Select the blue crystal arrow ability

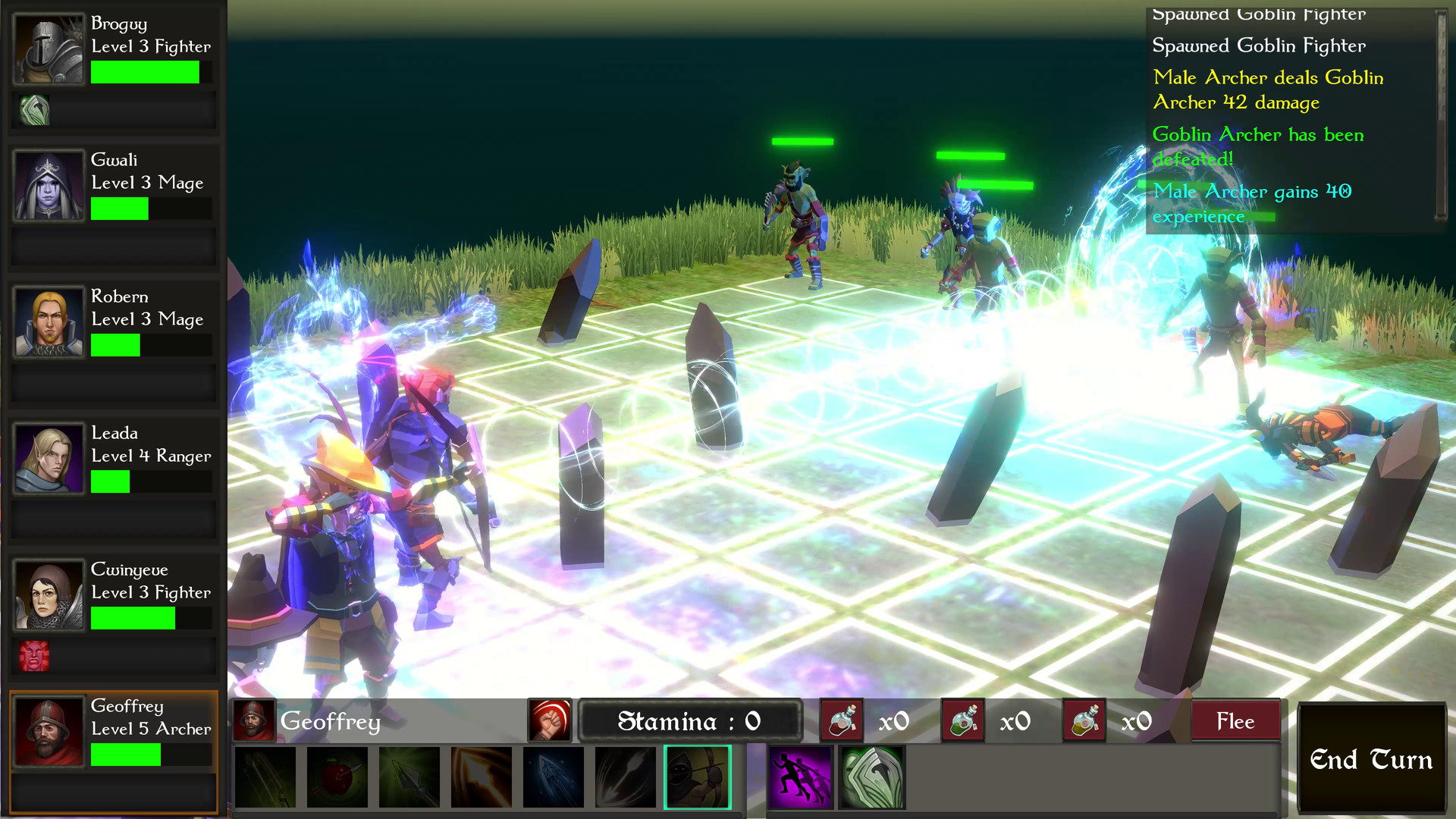pyautogui.click(x=553, y=777)
